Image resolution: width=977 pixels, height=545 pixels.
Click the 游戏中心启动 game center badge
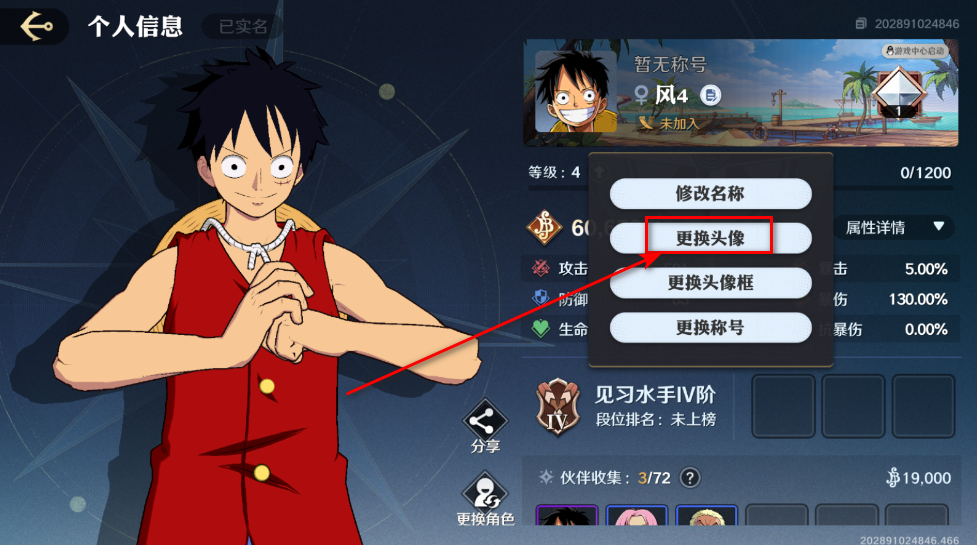[x=914, y=51]
